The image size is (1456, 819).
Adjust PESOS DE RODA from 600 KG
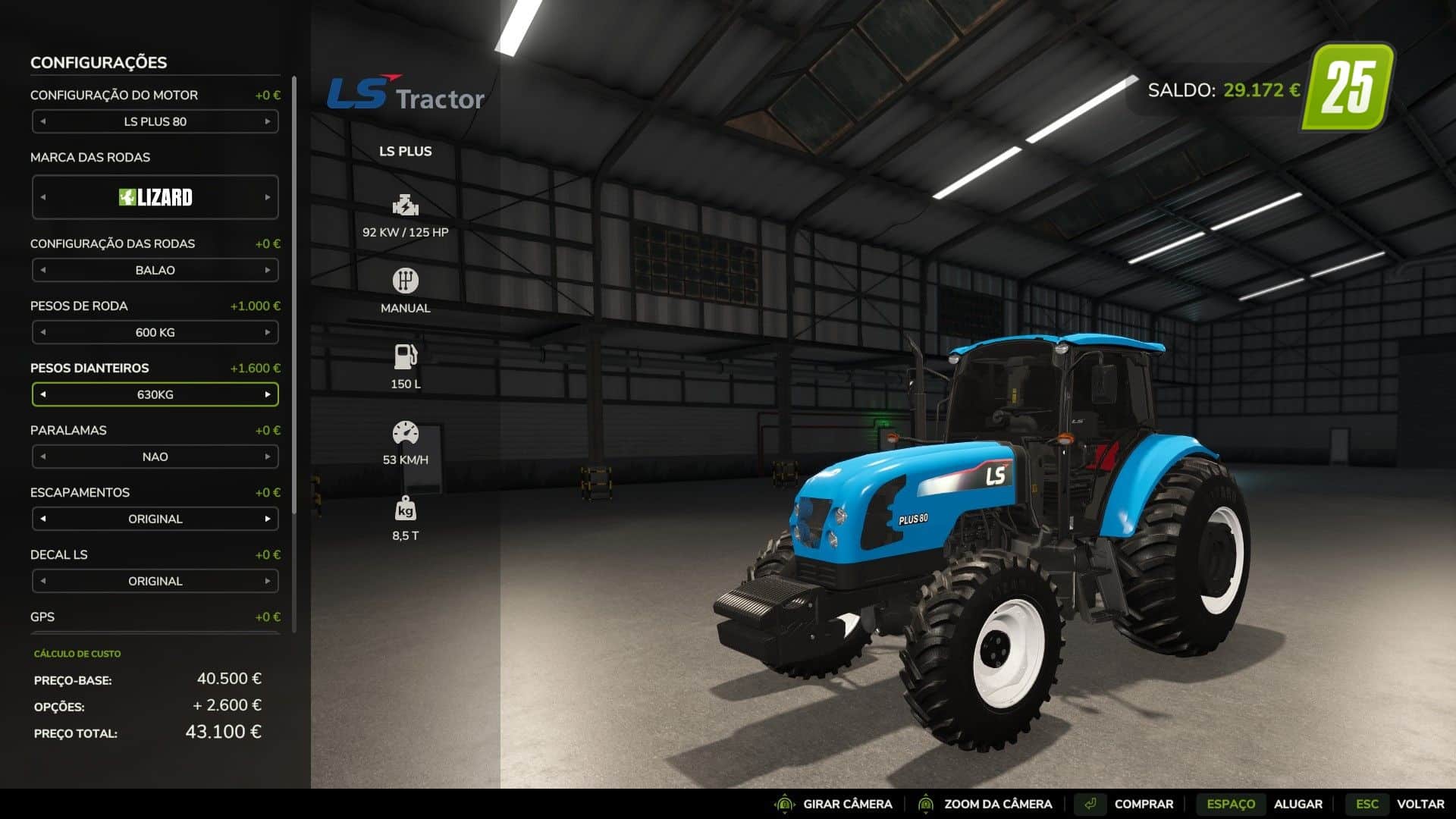click(268, 332)
